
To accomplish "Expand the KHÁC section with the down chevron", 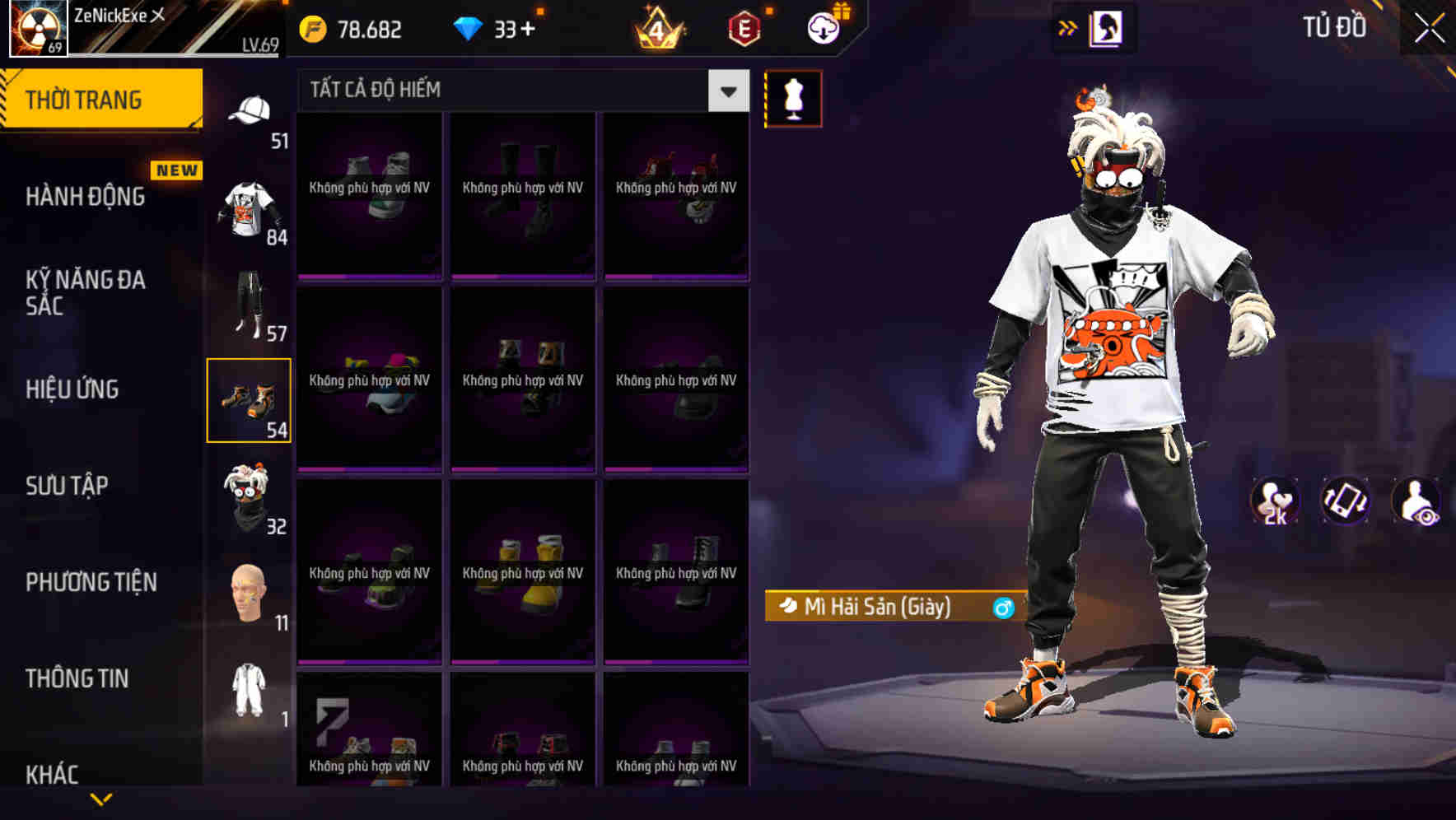I will [100, 797].
